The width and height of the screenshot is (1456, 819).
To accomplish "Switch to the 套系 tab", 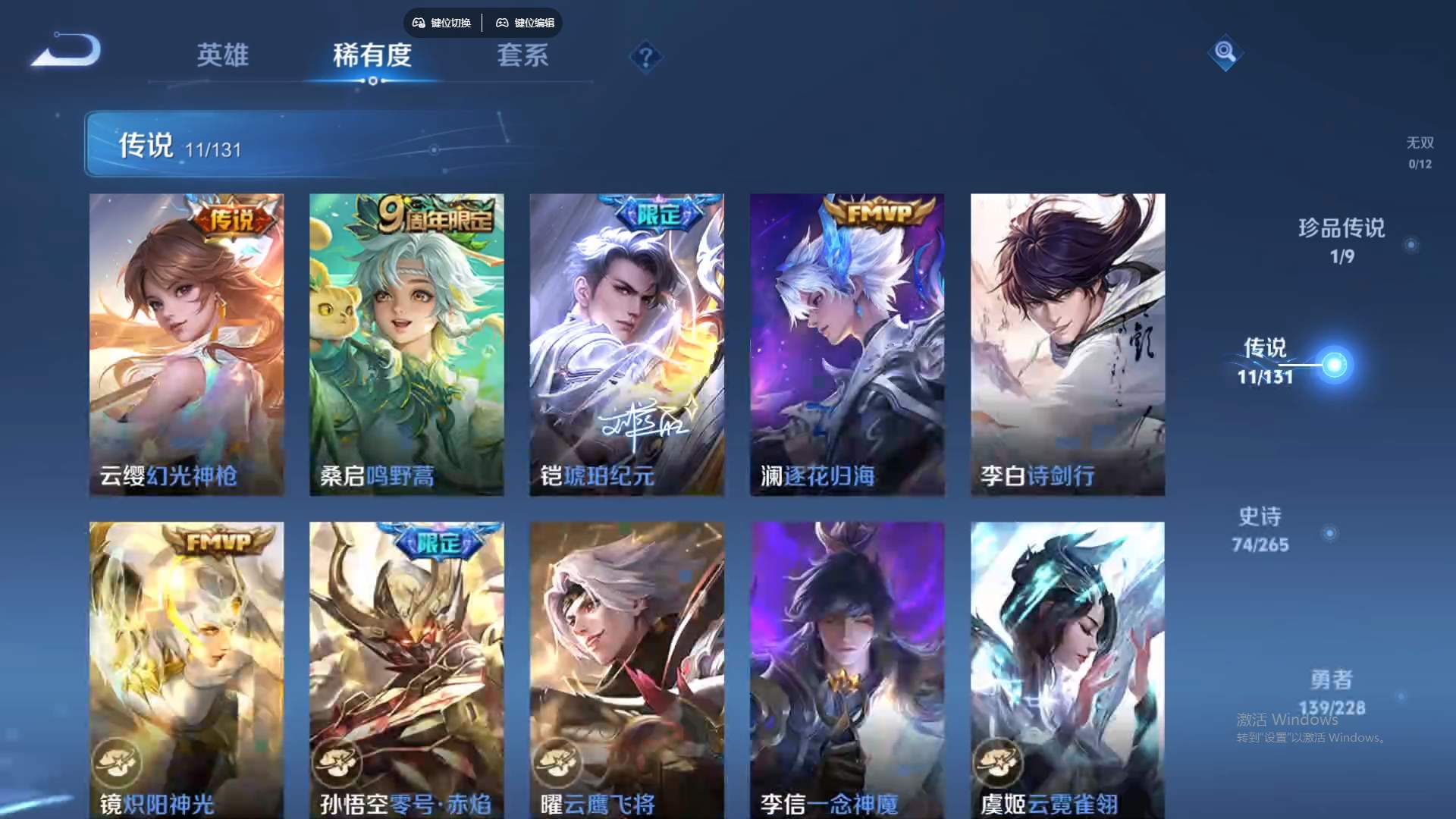I will [523, 56].
